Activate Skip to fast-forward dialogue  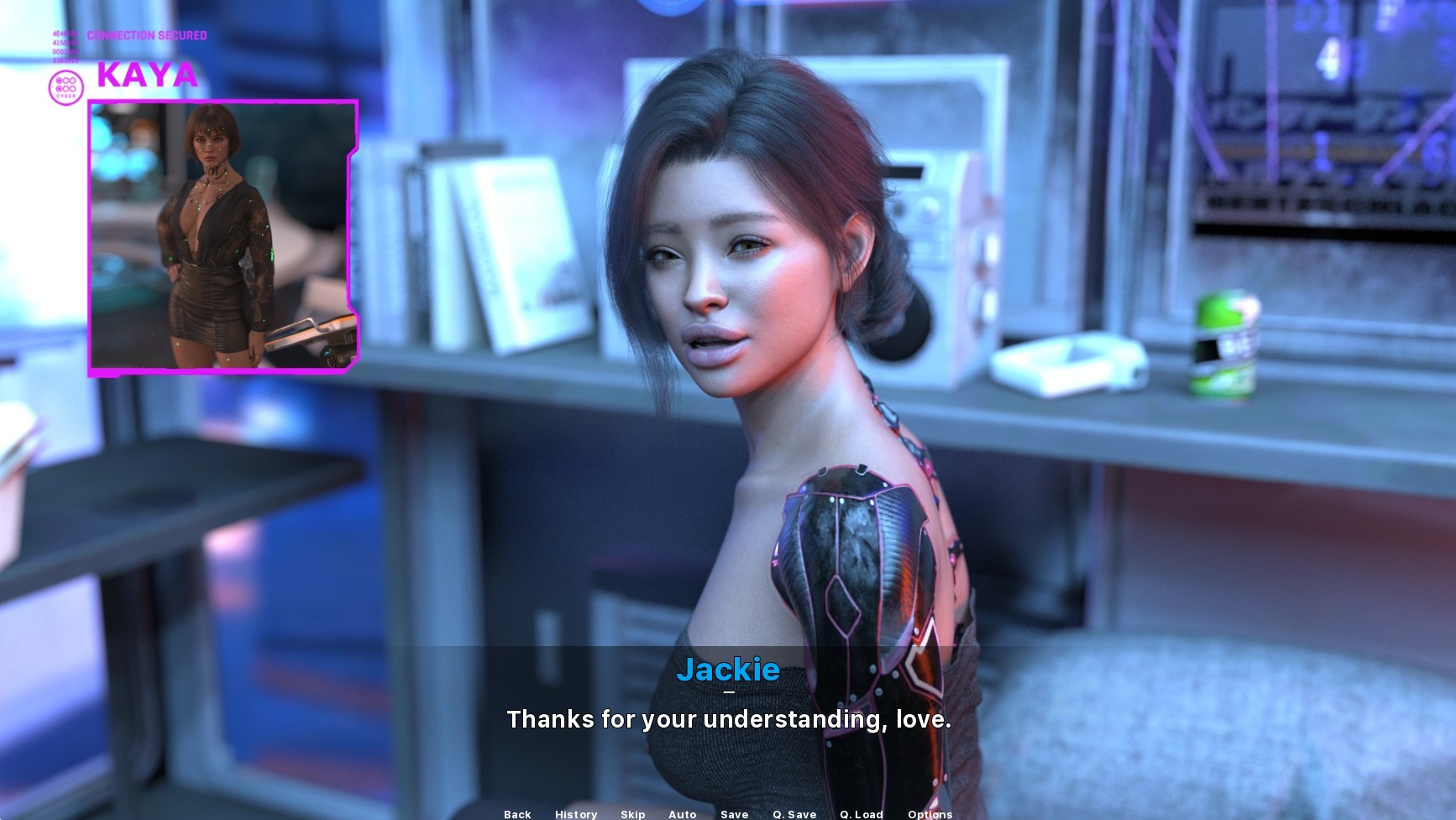click(633, 813)
